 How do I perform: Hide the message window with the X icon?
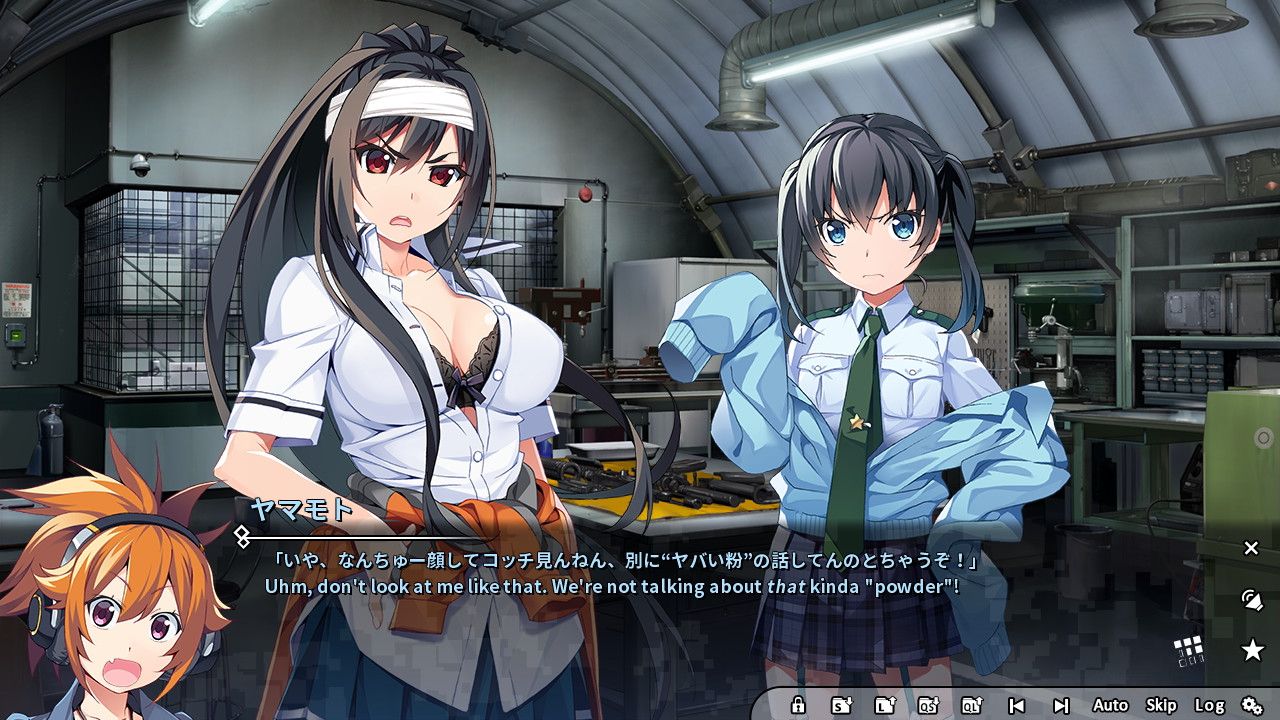1252,548
